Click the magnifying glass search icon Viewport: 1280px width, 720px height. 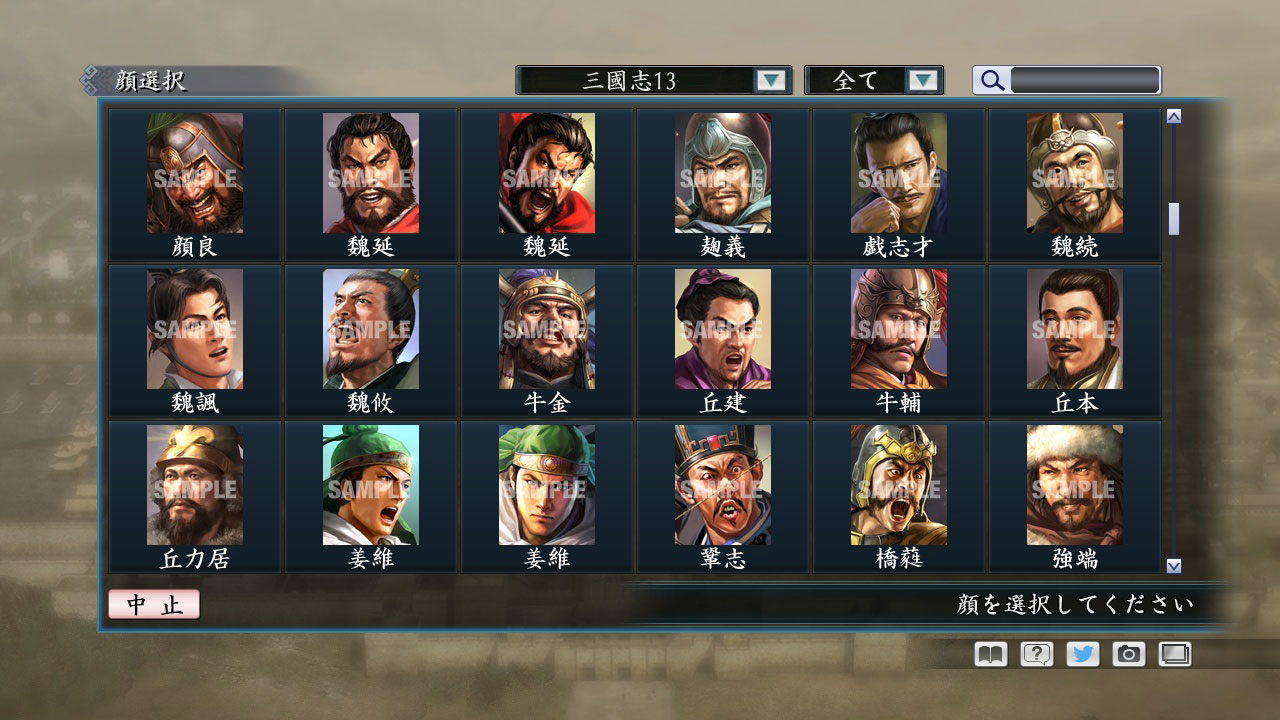point(991,79)
